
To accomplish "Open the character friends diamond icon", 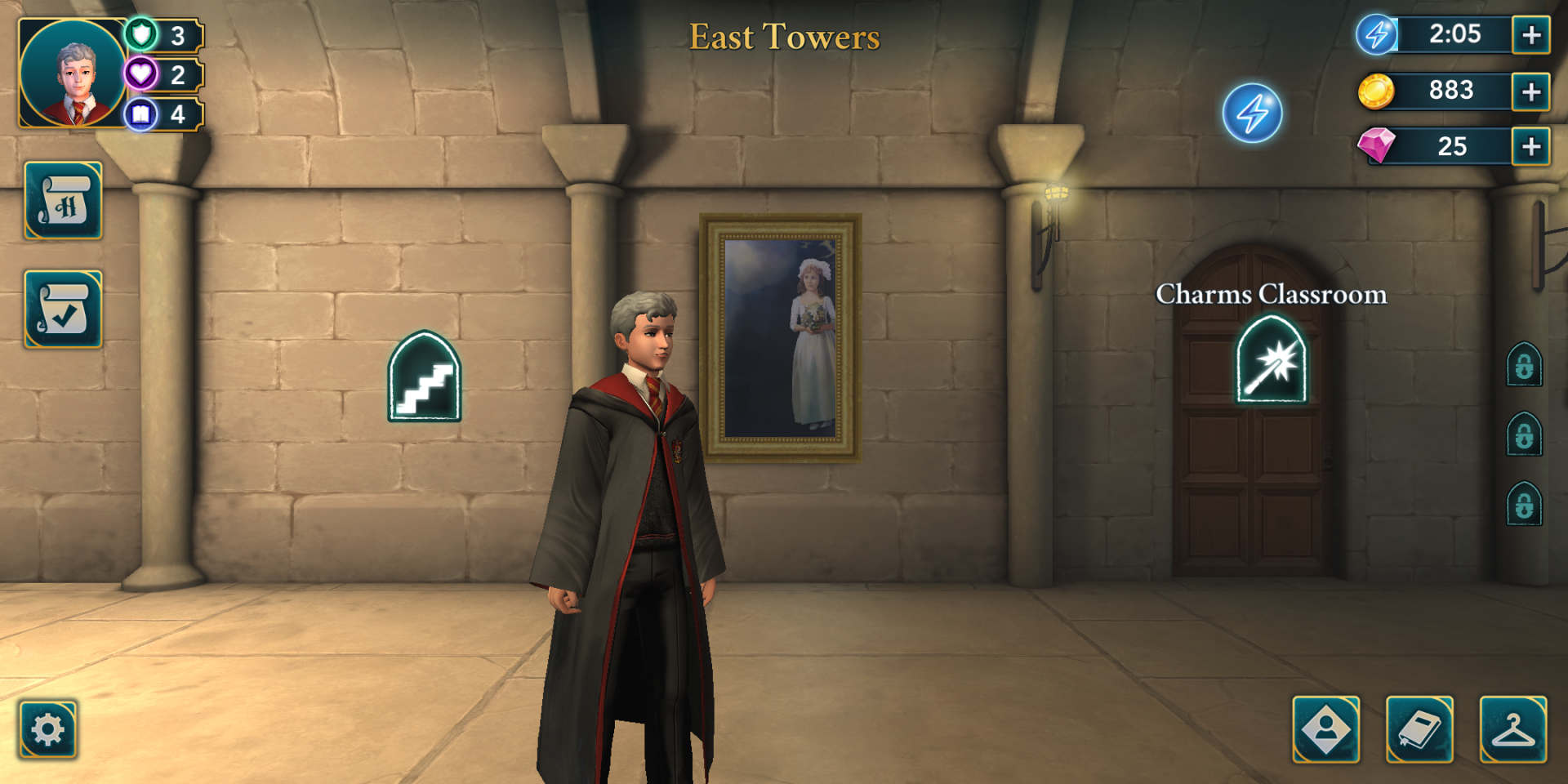I will pyautogui.click(x=1326, y=729).
